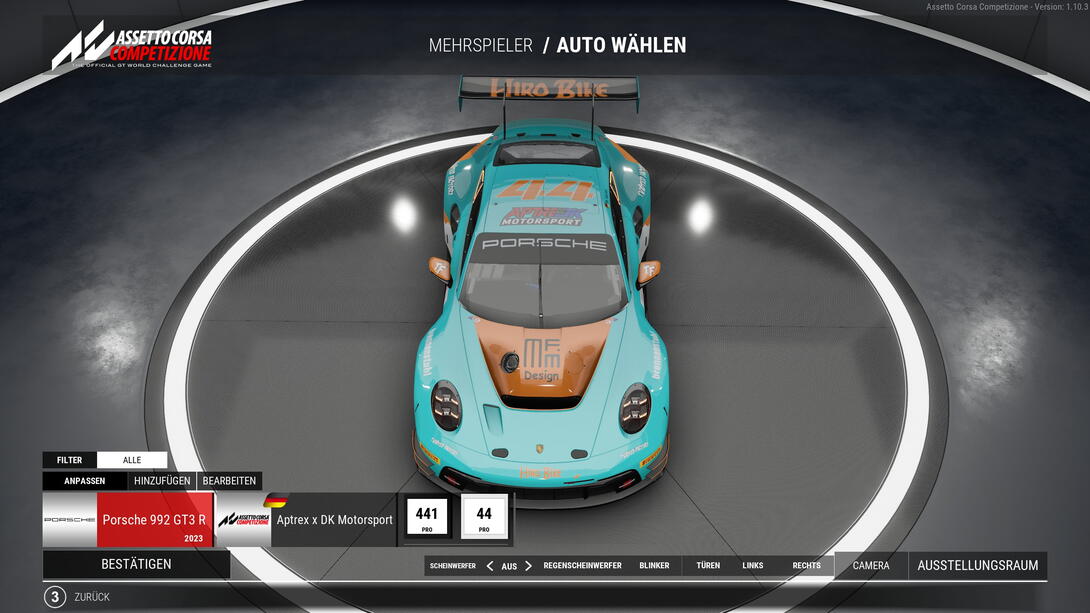Go back using the Zurück button
This screenshot has width=1090, height=613.
91,597
